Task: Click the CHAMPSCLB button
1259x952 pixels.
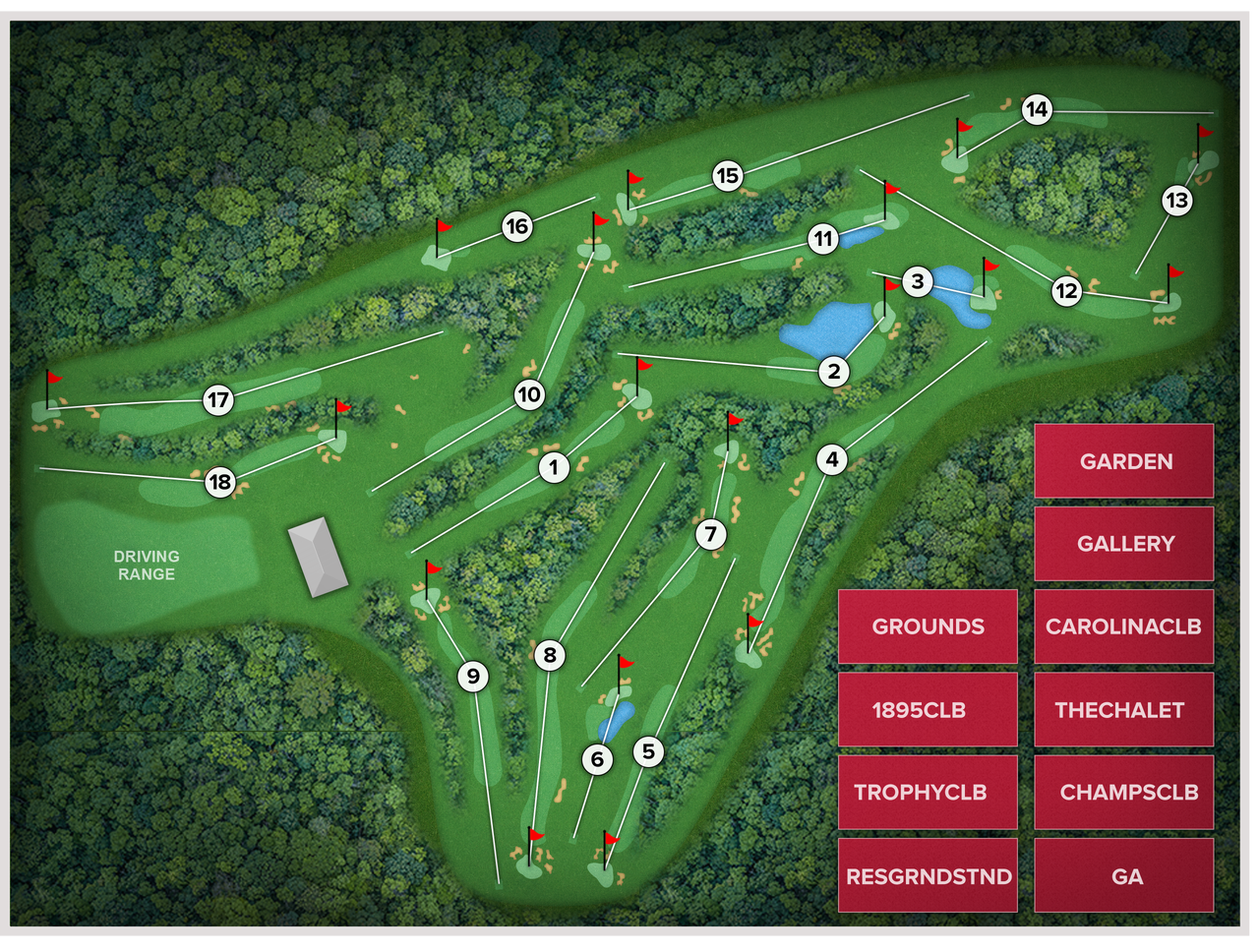Action: pos(1124,791)
